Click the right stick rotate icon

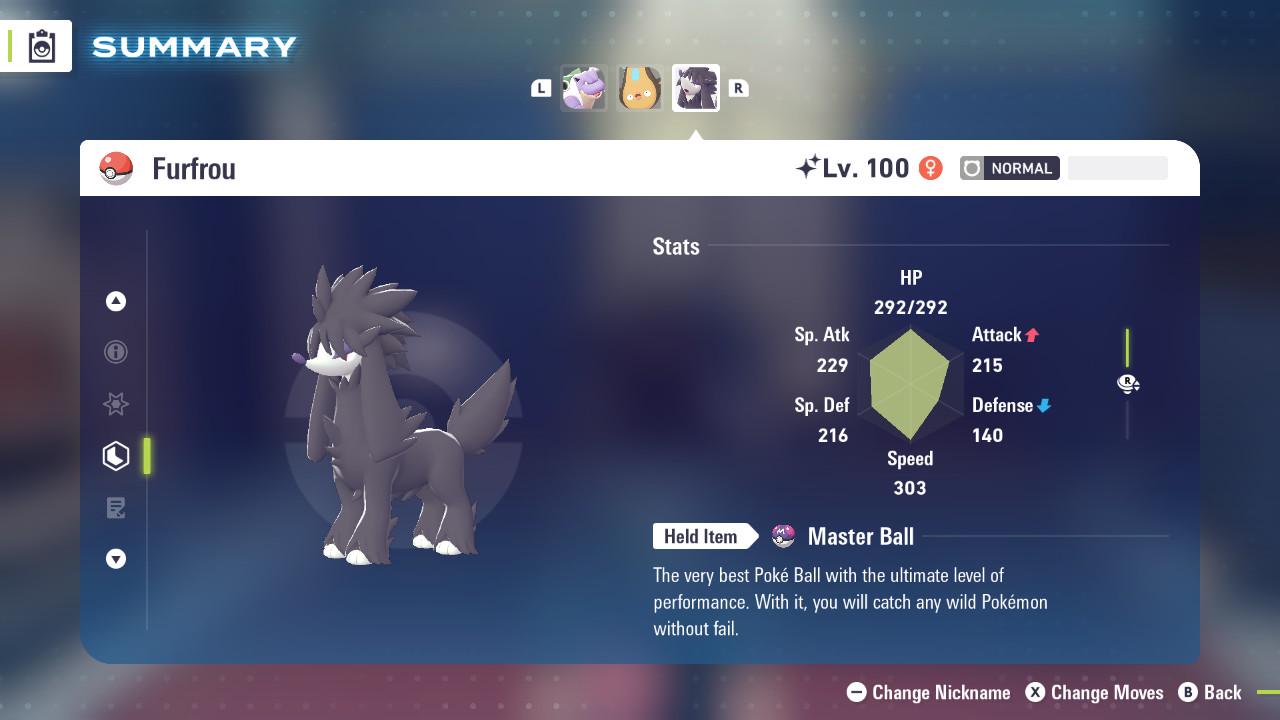pyautogui.click(x=1128, y=383)
